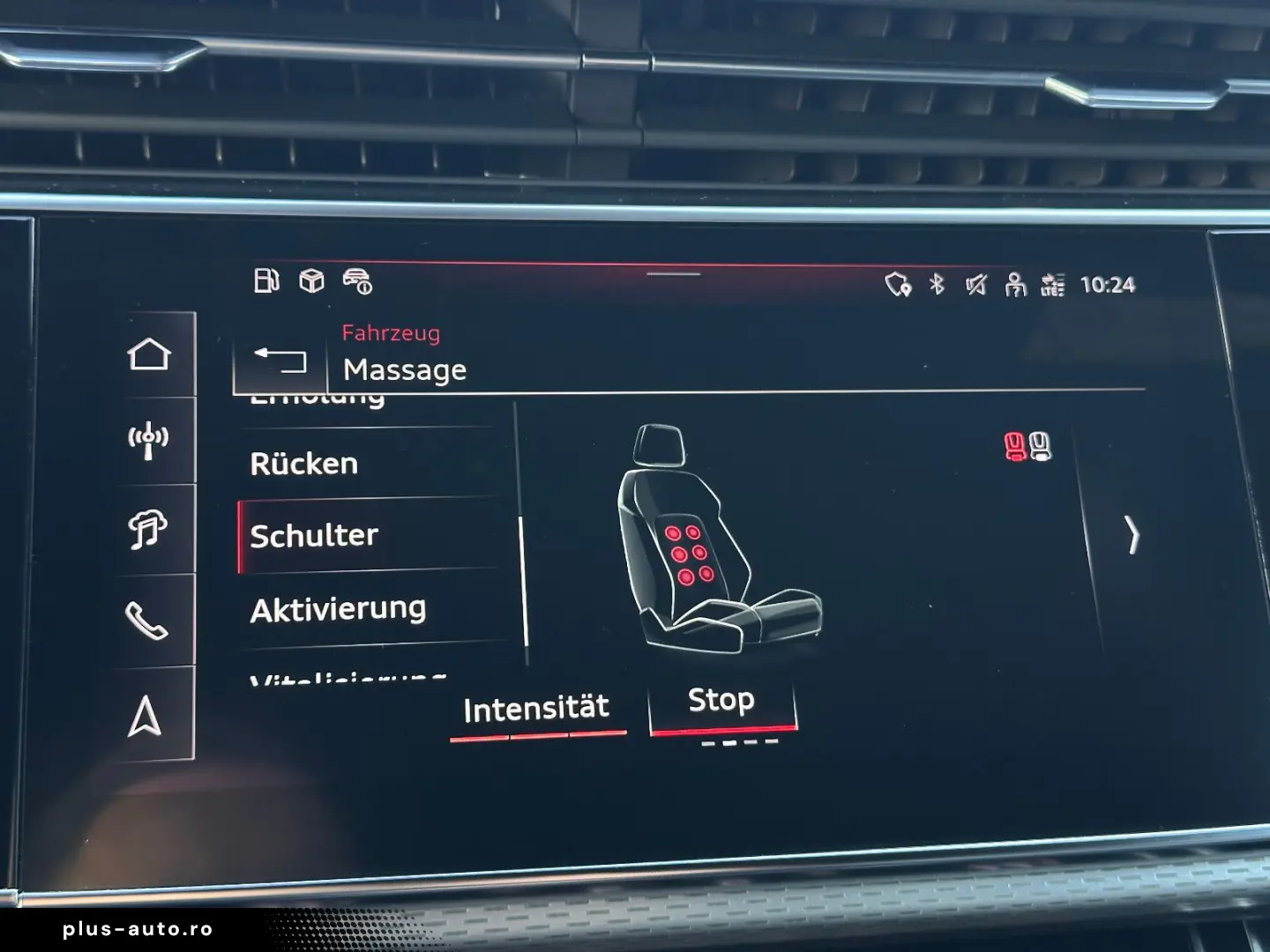Tap the muted microphone status icon
The width and height of the screenshot is (1270, 952).
point(975,283)
